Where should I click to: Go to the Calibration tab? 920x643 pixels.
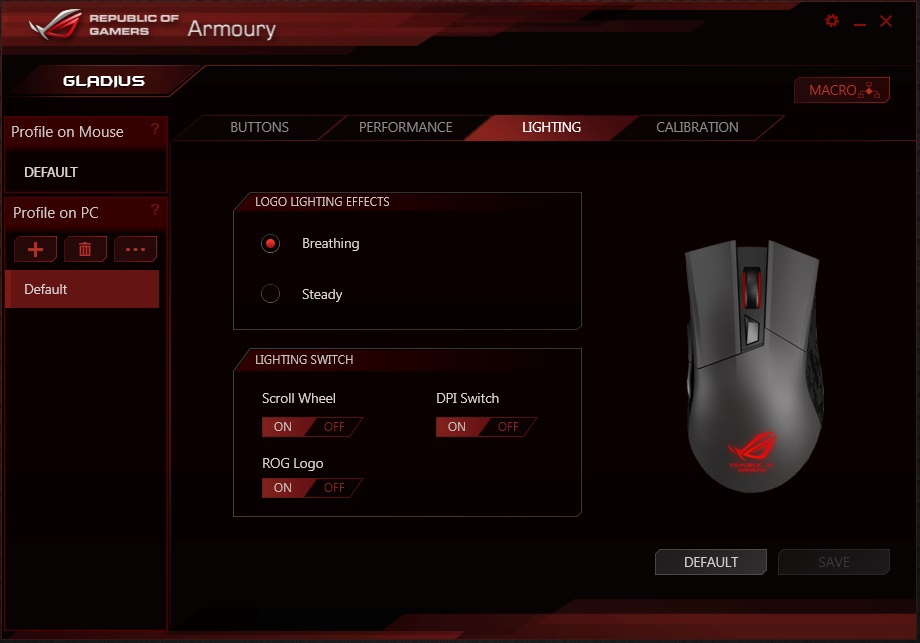(697, 128)
